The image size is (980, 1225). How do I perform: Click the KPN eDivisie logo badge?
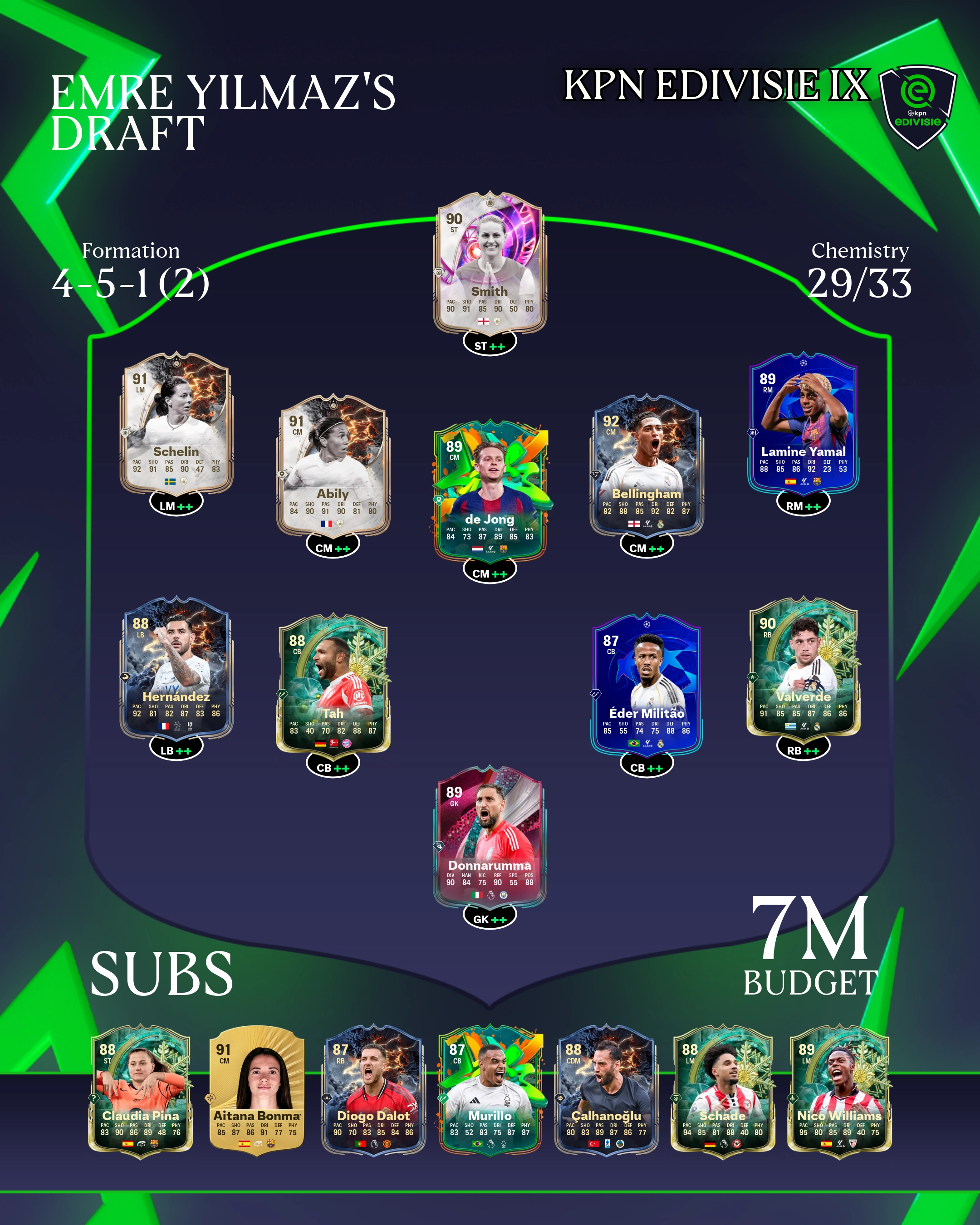(917, 105)
